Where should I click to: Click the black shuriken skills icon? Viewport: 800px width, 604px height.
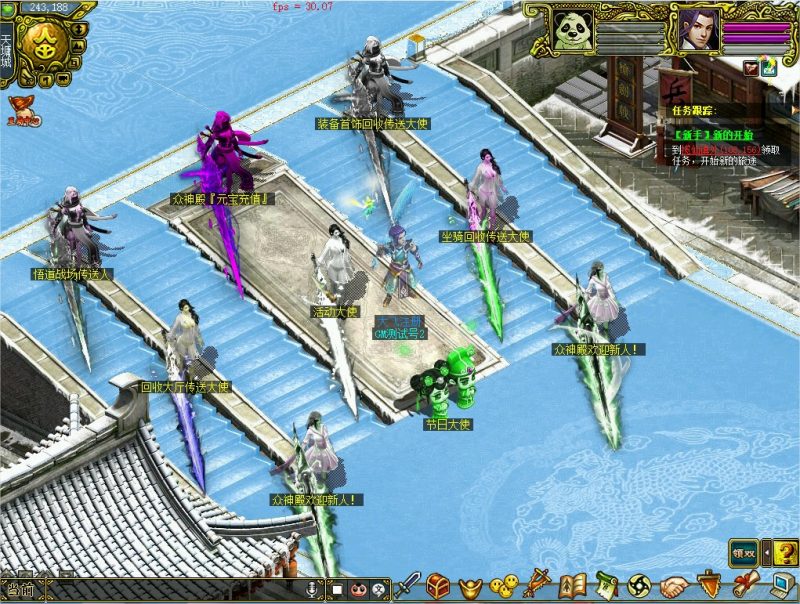click(640, 585)
